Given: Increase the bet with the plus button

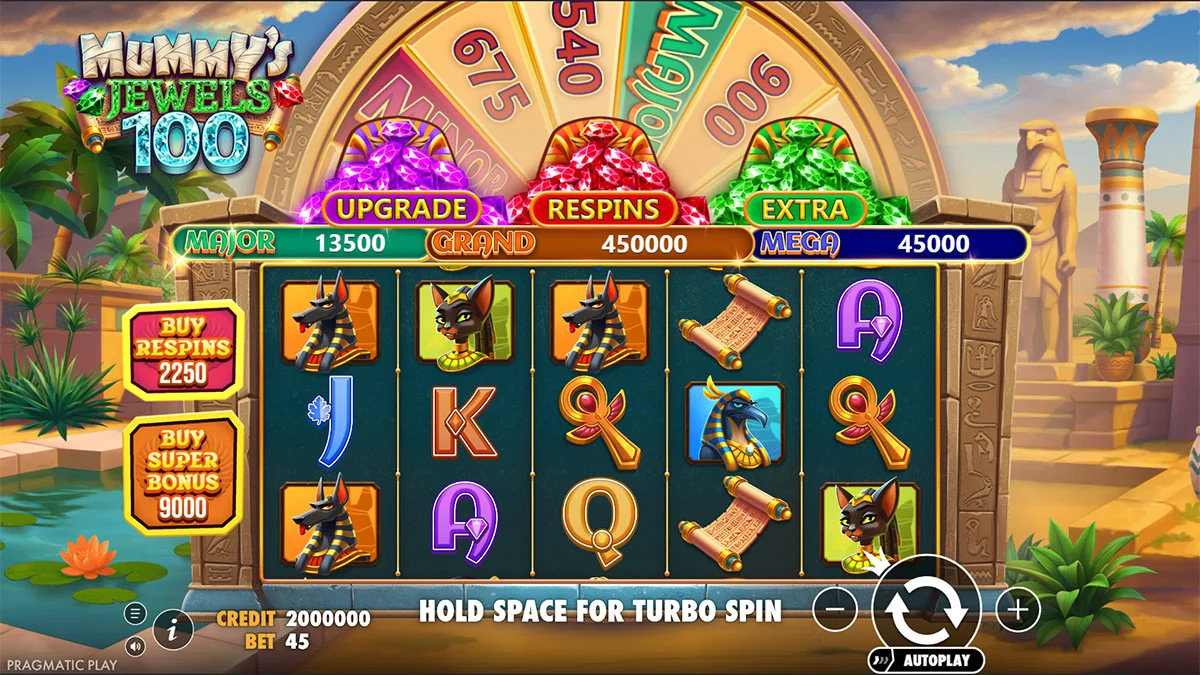Looking at the screenshot, I should 1017,609.
